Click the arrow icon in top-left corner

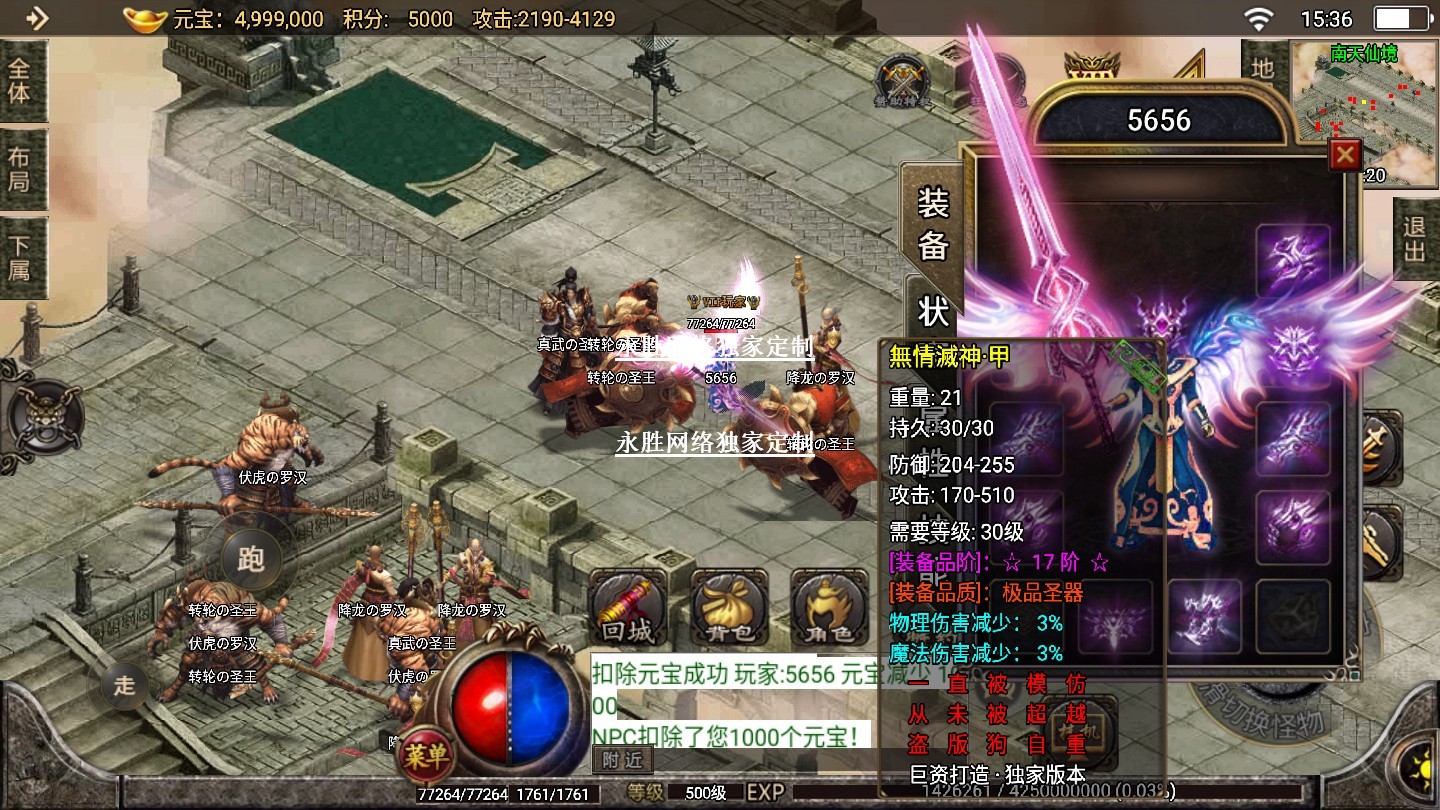[36, 18]
